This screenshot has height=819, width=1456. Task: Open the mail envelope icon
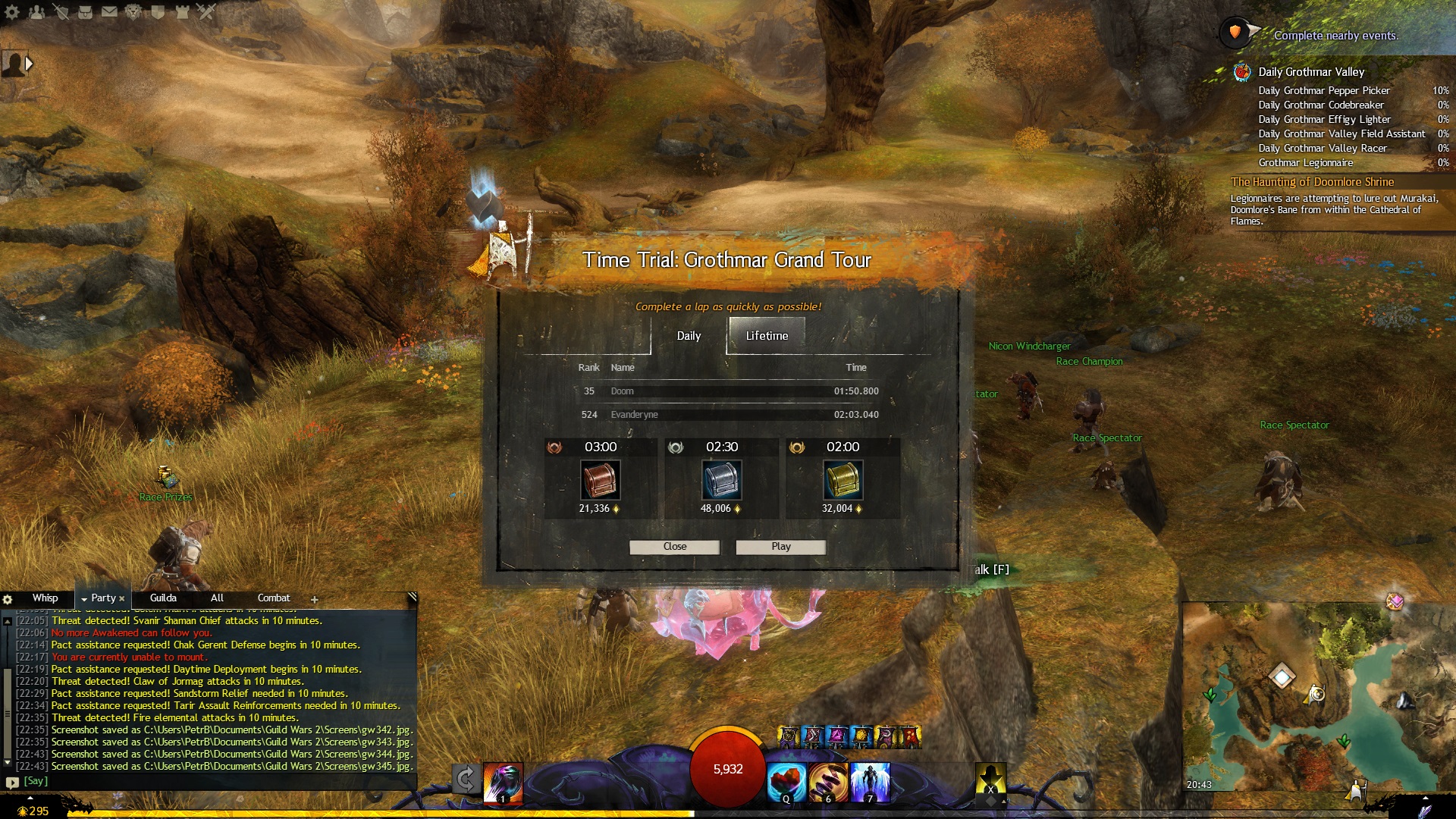109,11
